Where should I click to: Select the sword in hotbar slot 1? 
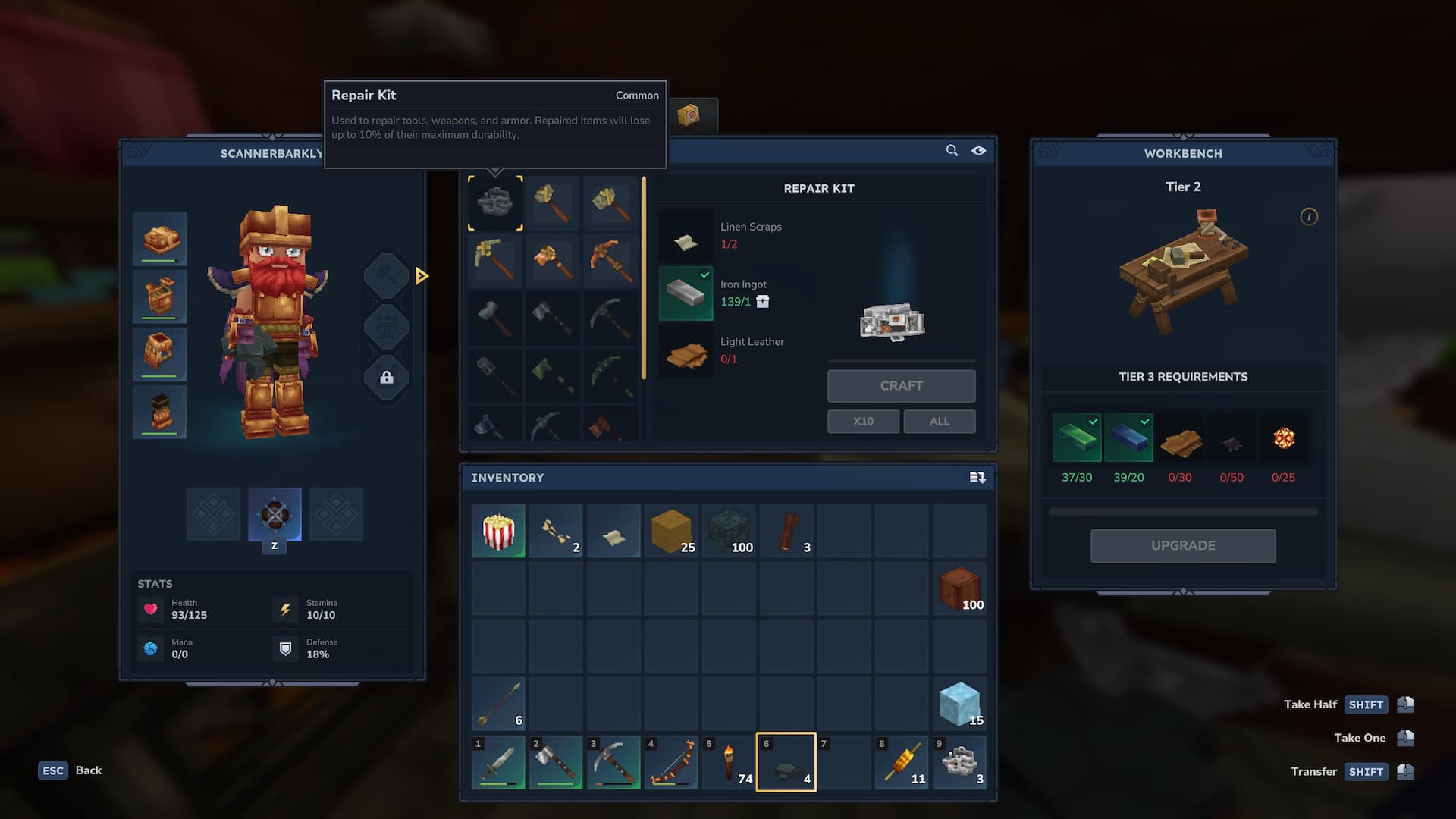498,762
